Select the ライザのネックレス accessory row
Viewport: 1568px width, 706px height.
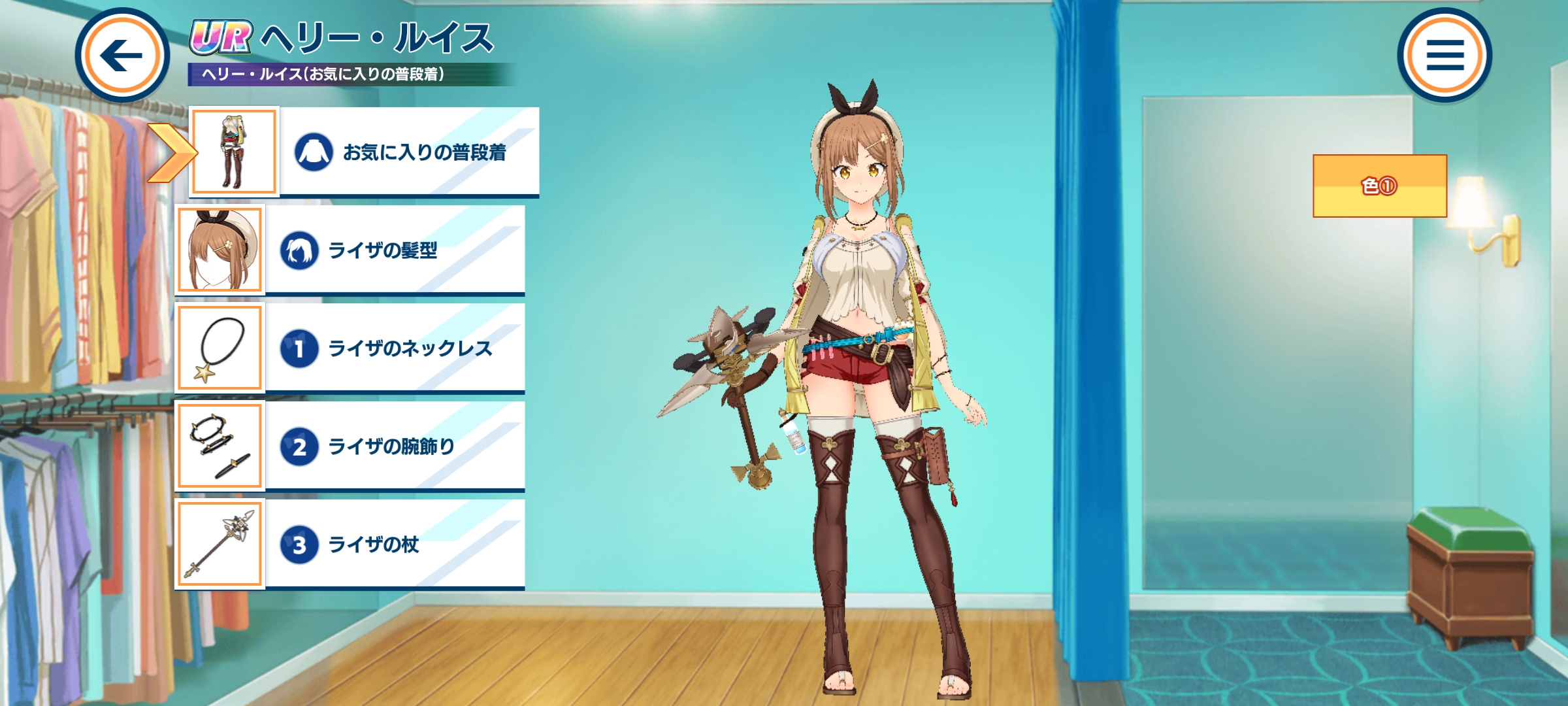(395, 348)
